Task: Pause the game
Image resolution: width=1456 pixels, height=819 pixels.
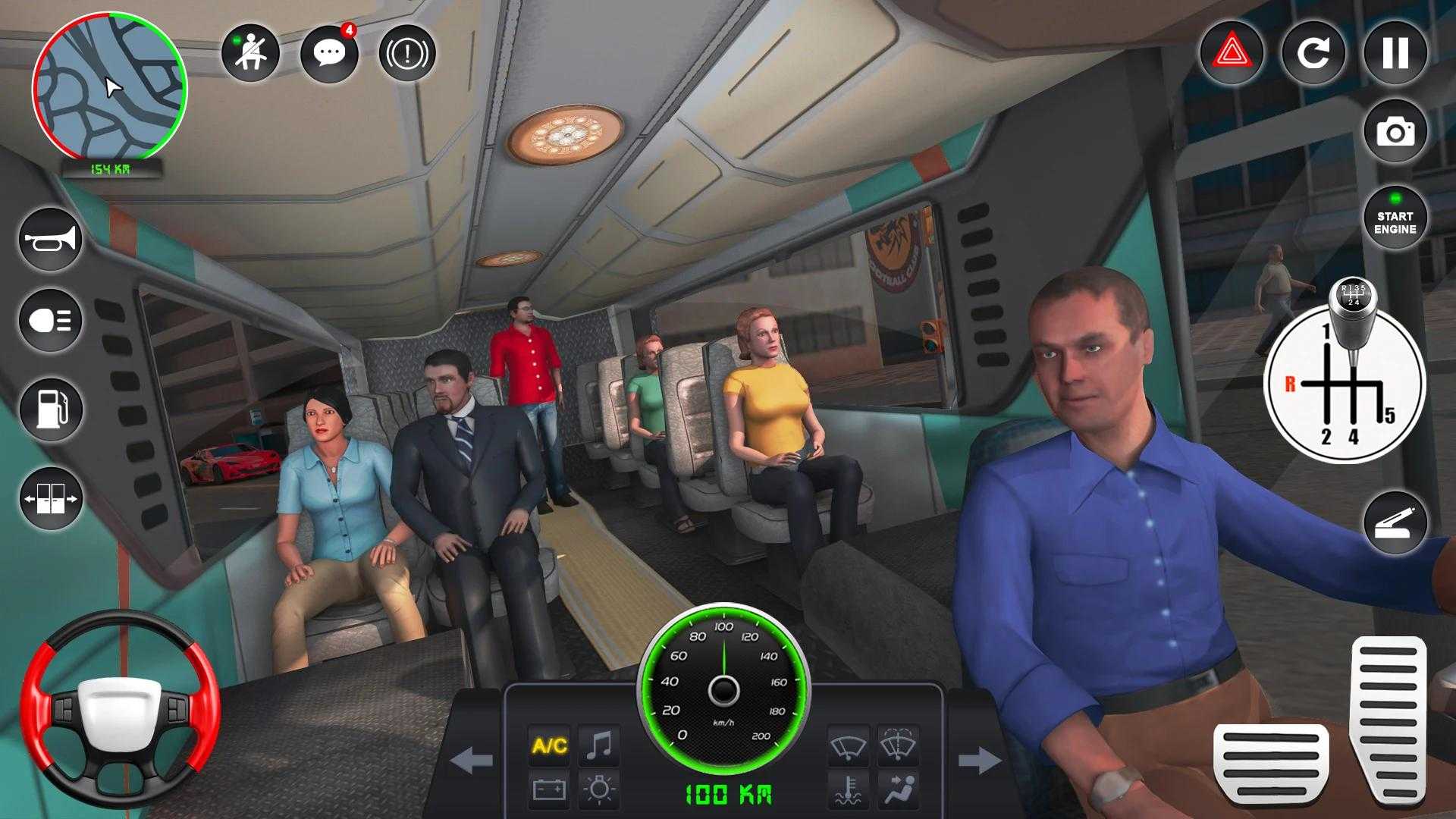Action: point(1395,53)
